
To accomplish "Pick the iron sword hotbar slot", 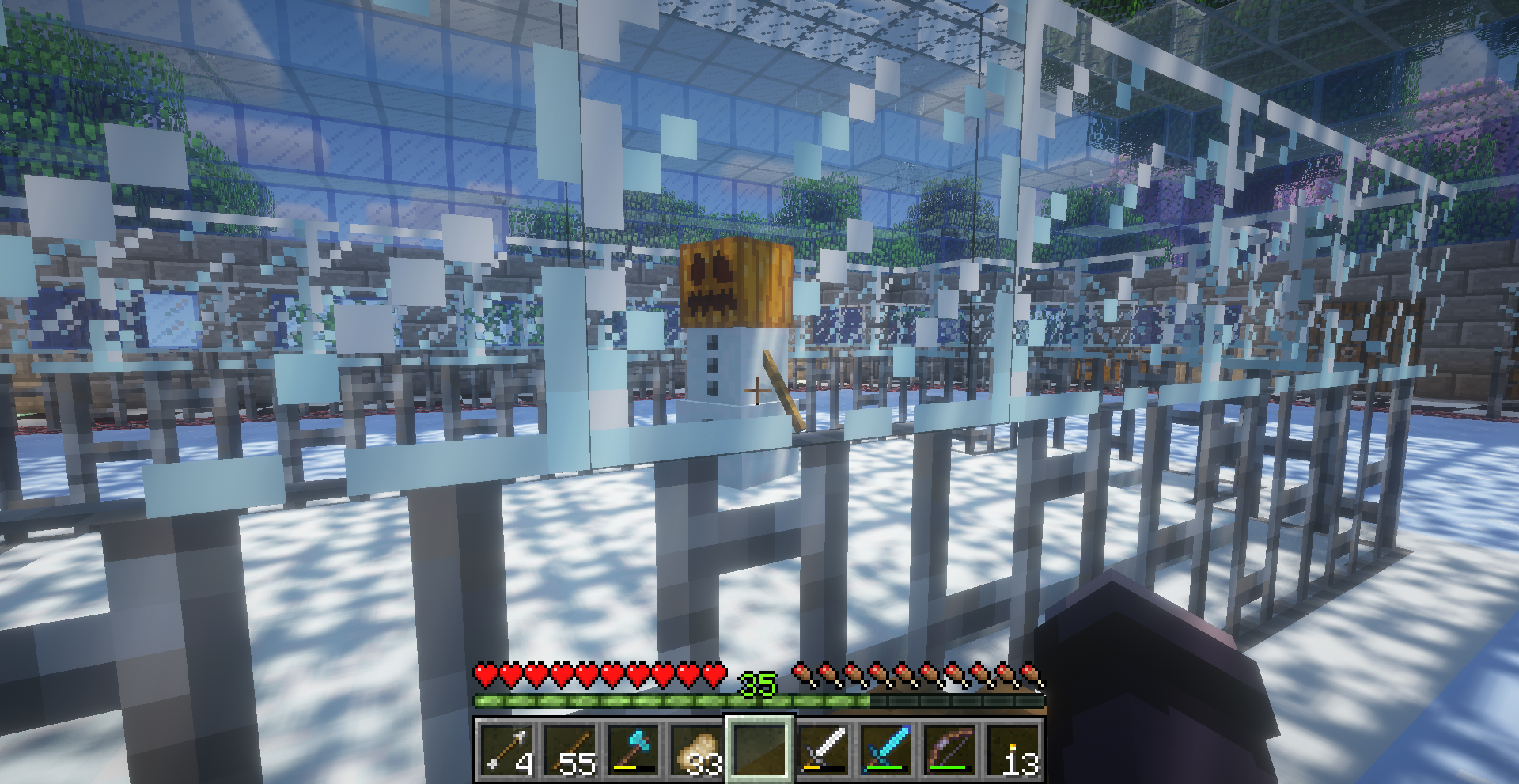I will (x=824, y=749).
